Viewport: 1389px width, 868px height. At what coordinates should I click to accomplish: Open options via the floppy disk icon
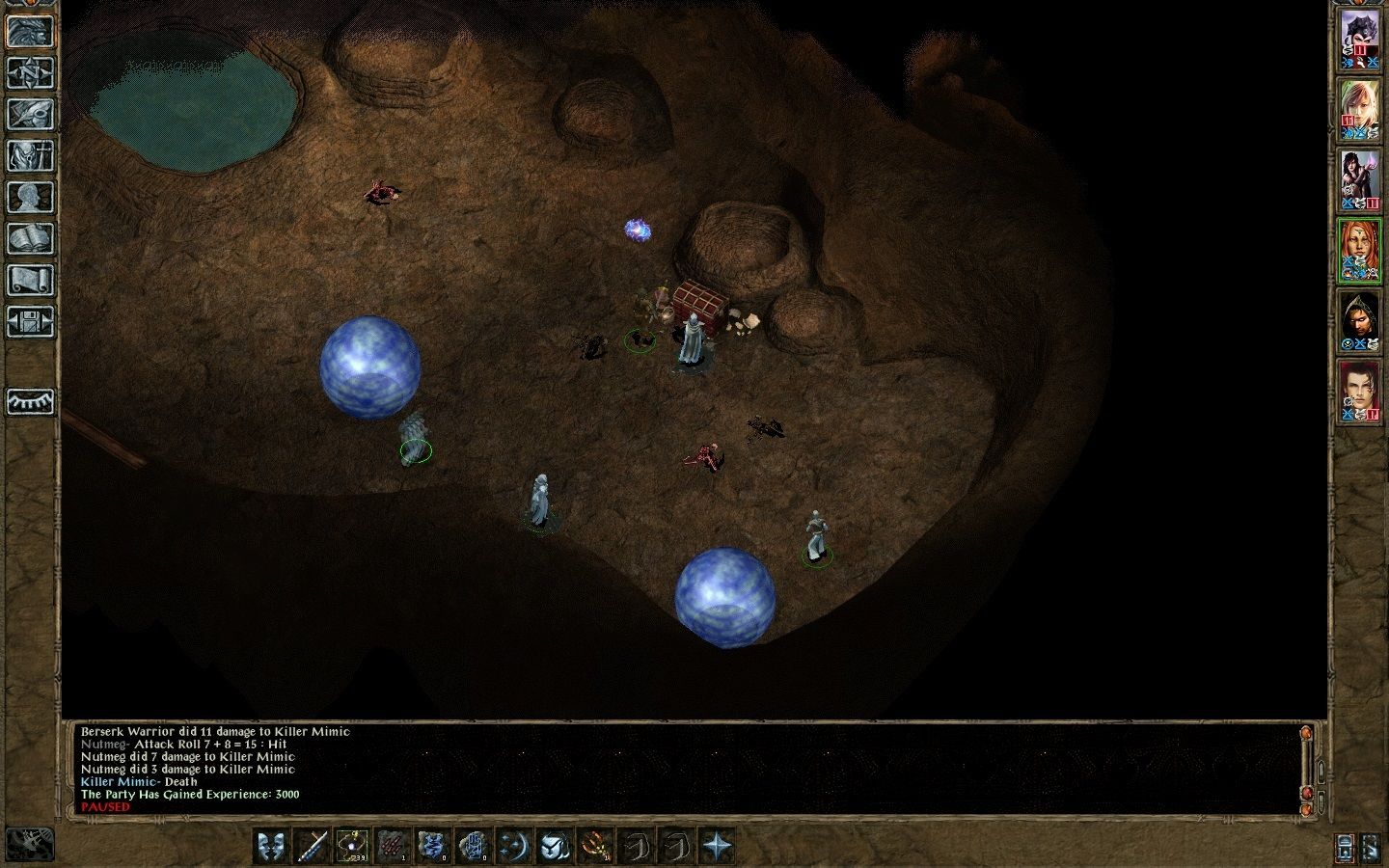click(x=30, y=322)
